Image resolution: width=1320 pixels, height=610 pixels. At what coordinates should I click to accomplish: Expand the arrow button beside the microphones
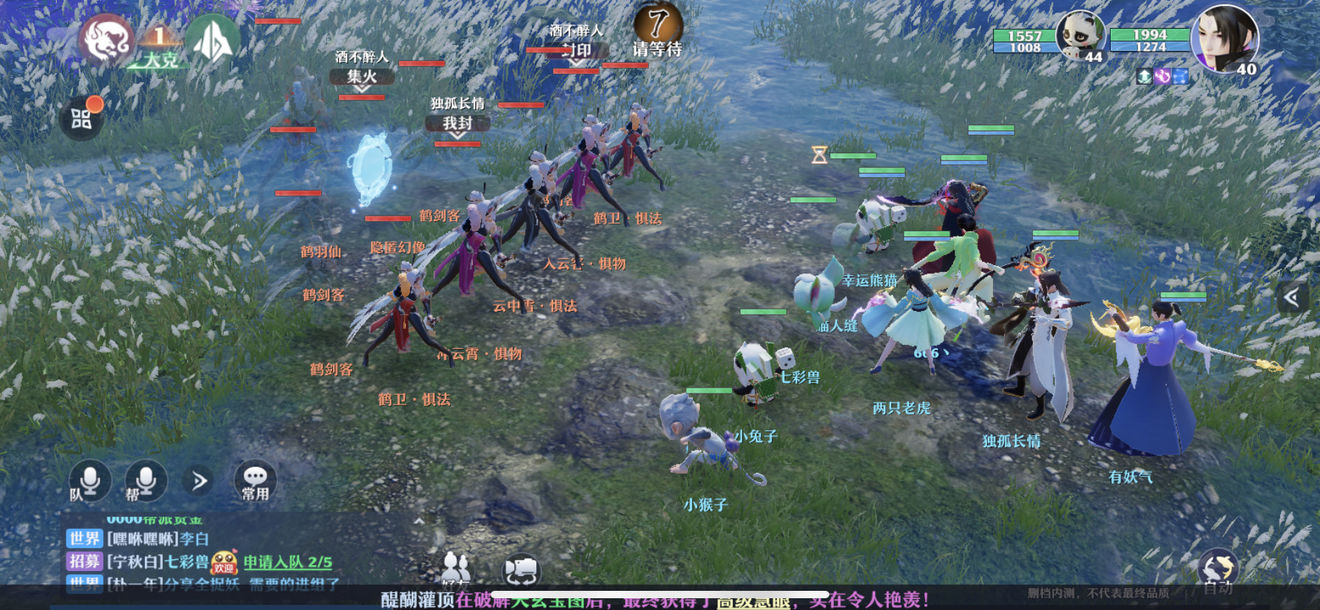point(199,481)
